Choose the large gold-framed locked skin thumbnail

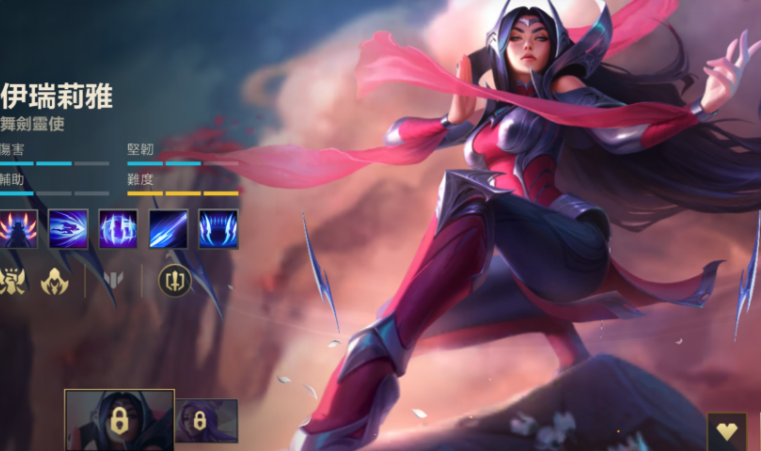coord(119,420)
